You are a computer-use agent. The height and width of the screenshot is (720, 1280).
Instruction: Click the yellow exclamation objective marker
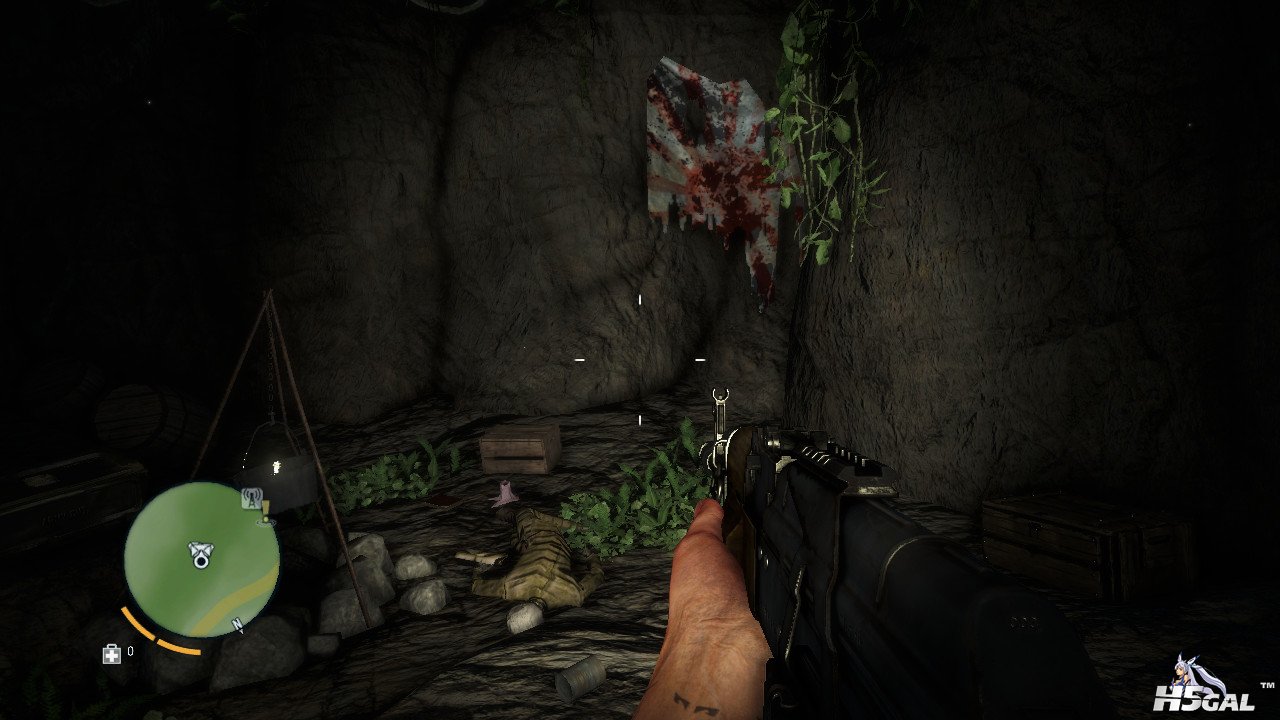pyautogui.click(x=266, y=512)
